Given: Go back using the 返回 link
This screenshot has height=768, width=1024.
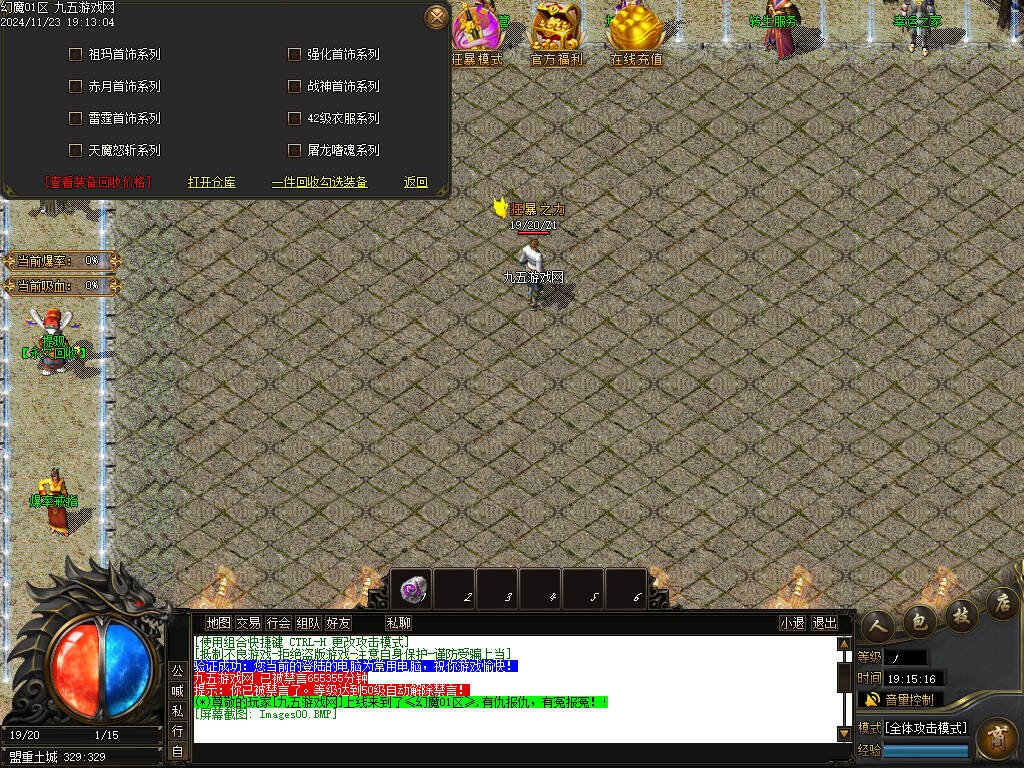Looking at the screenshot, I should [x=416, y=182].
